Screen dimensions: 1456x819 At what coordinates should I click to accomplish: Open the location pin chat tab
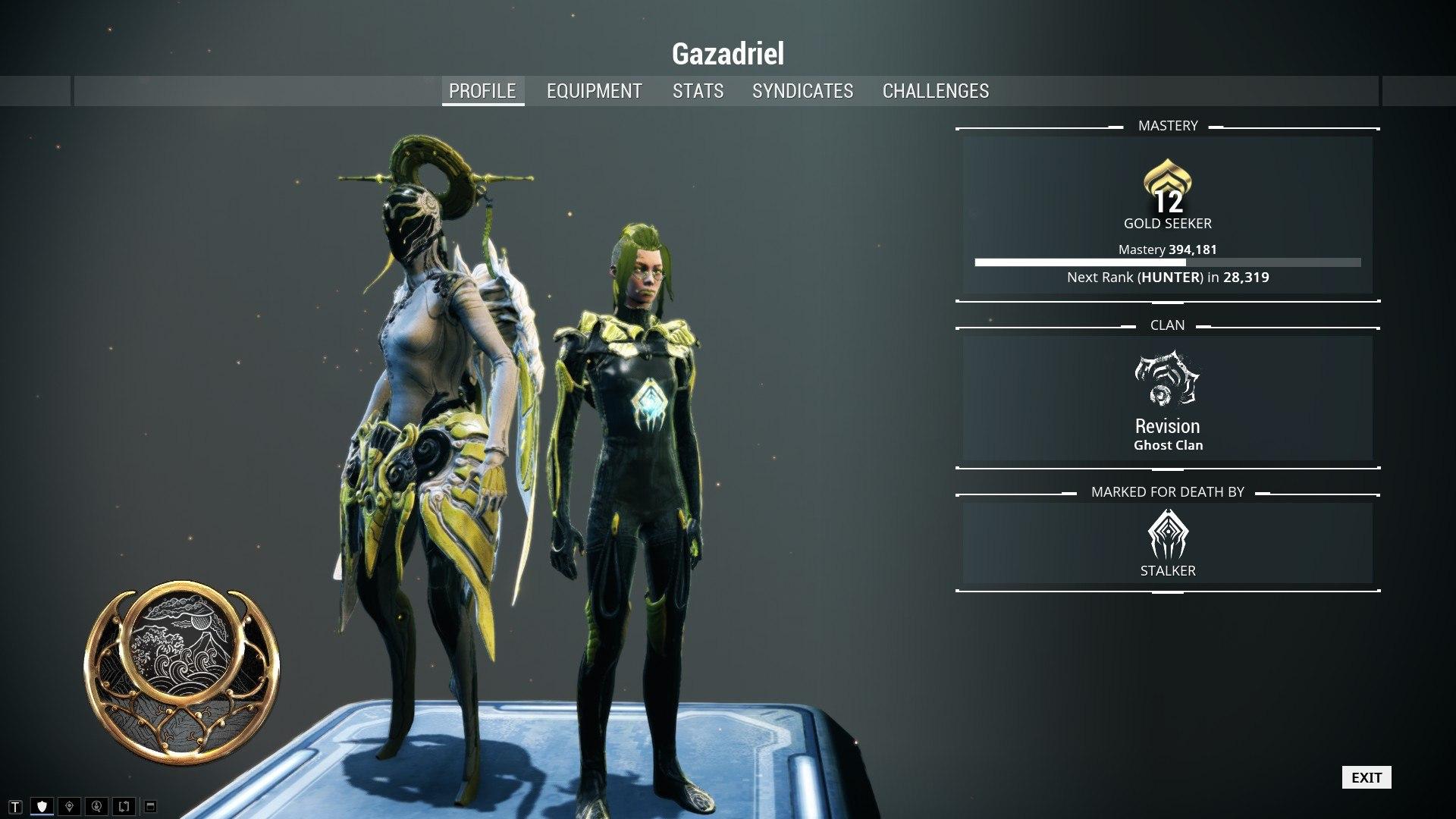coord(70,806)
